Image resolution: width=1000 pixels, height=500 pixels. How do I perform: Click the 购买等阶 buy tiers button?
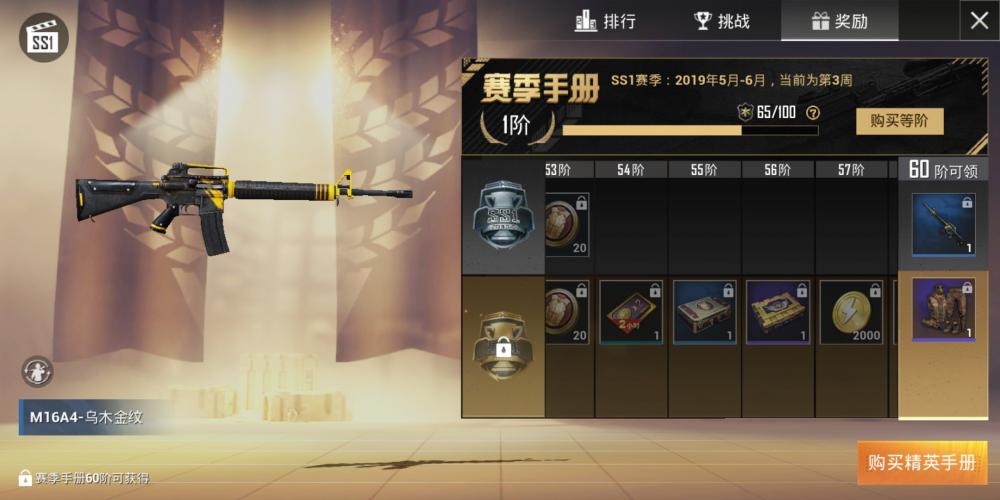pyautogui.click(x=899, y=121)
